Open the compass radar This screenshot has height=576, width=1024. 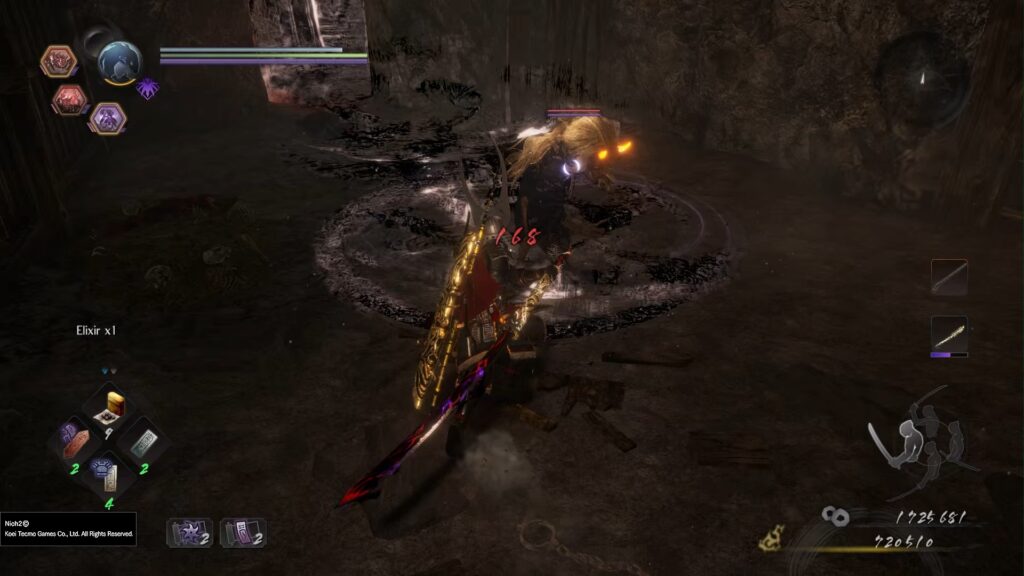(x=922, y=77)
